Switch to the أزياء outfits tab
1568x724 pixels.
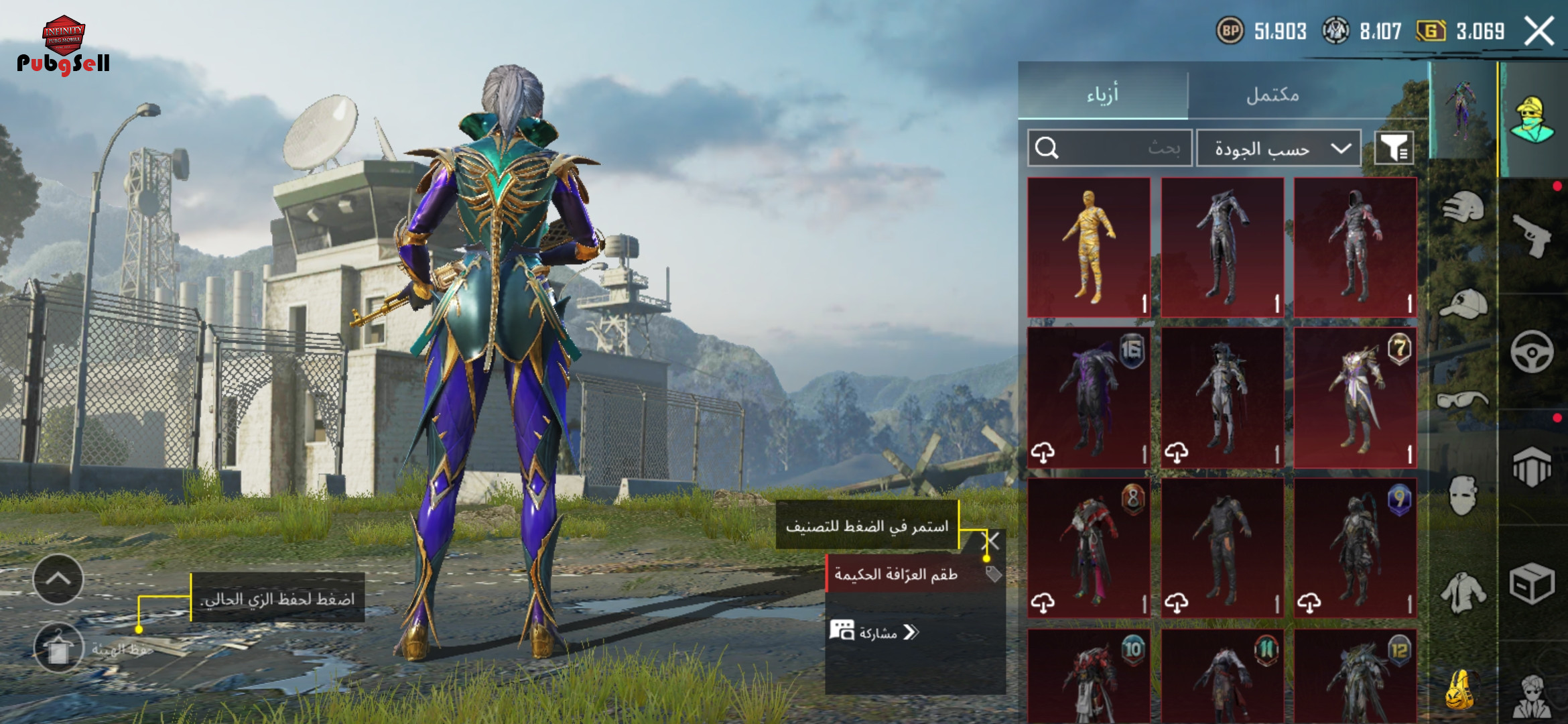[x=1102, y=95]
